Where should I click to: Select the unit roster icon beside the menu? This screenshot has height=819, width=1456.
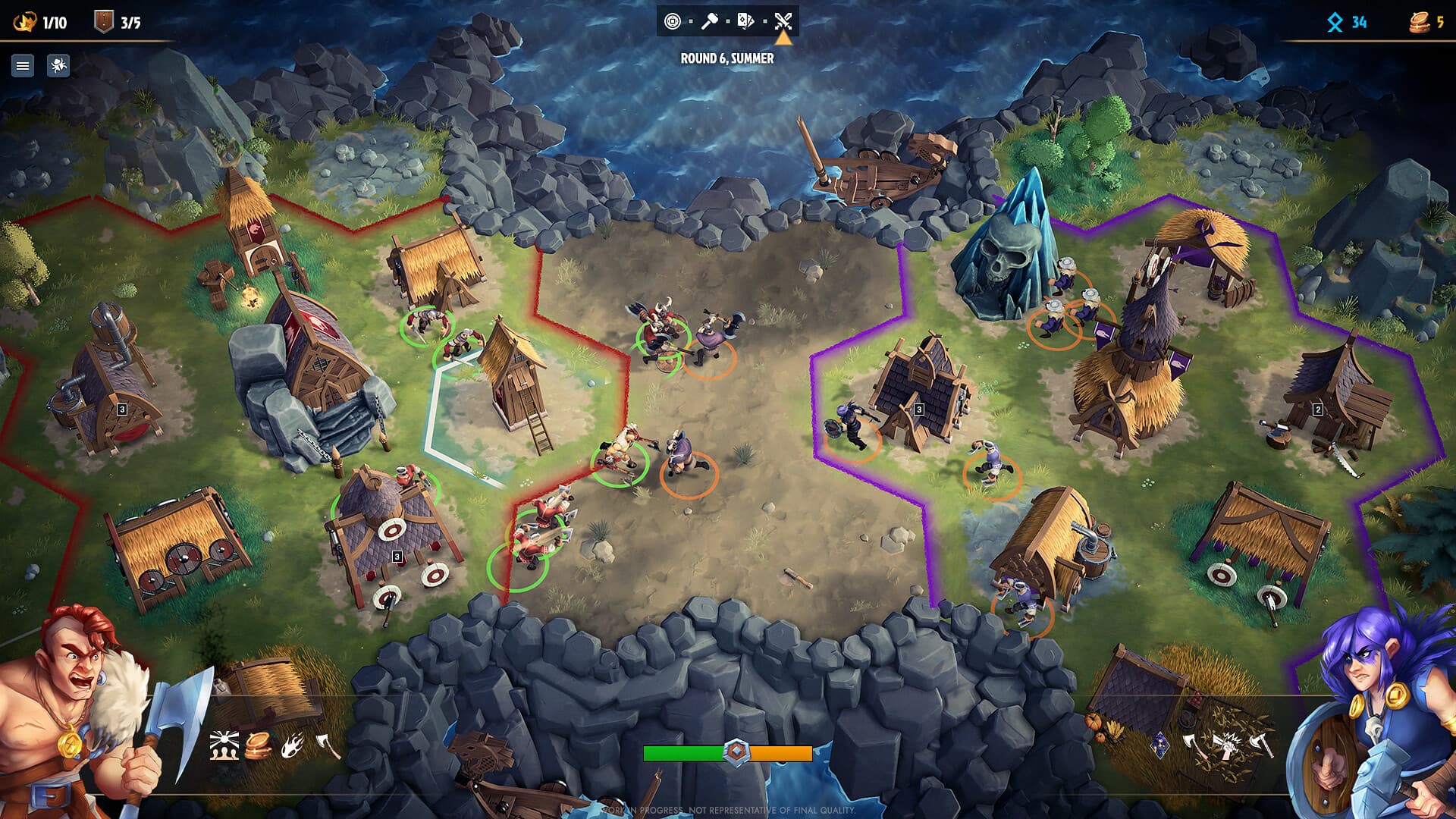click(x=57, y=65)
